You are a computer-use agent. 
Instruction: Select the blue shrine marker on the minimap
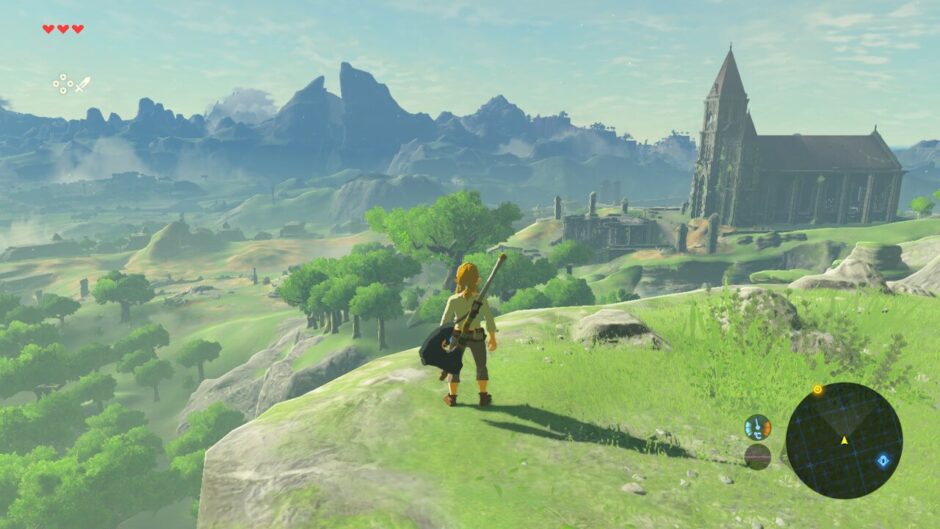point(883,460)
